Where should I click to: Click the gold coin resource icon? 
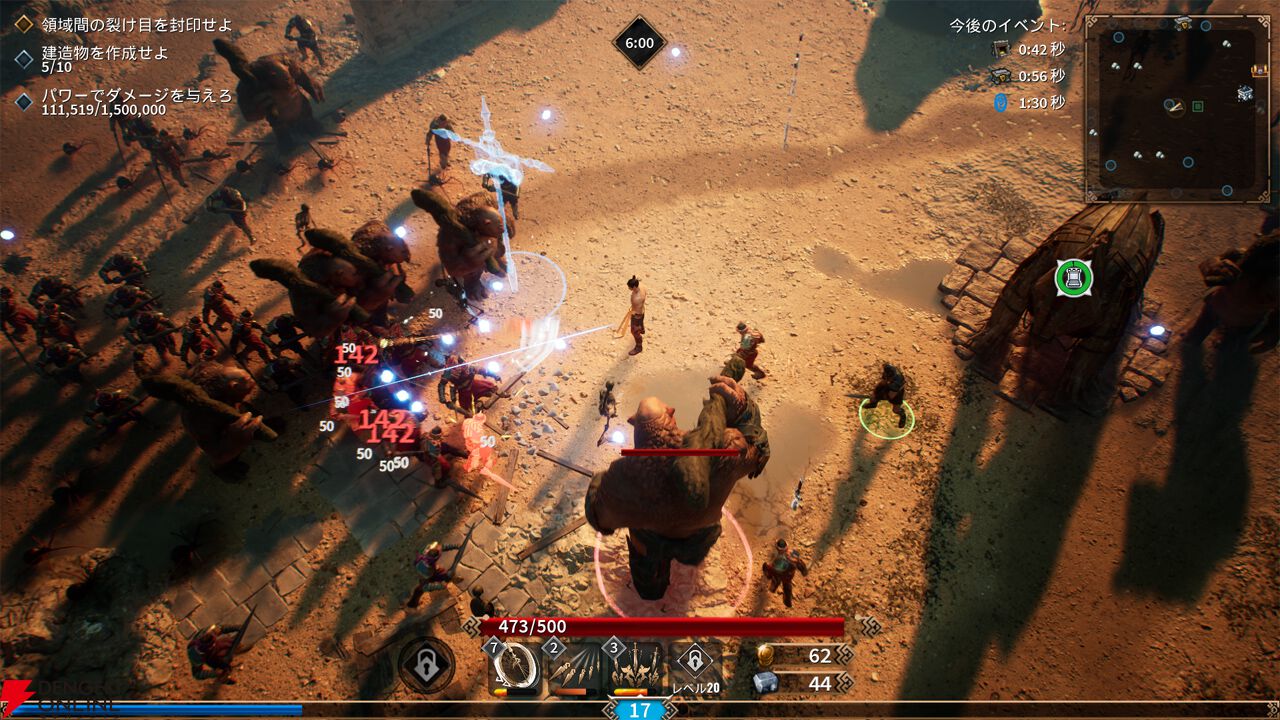[765, 655]
